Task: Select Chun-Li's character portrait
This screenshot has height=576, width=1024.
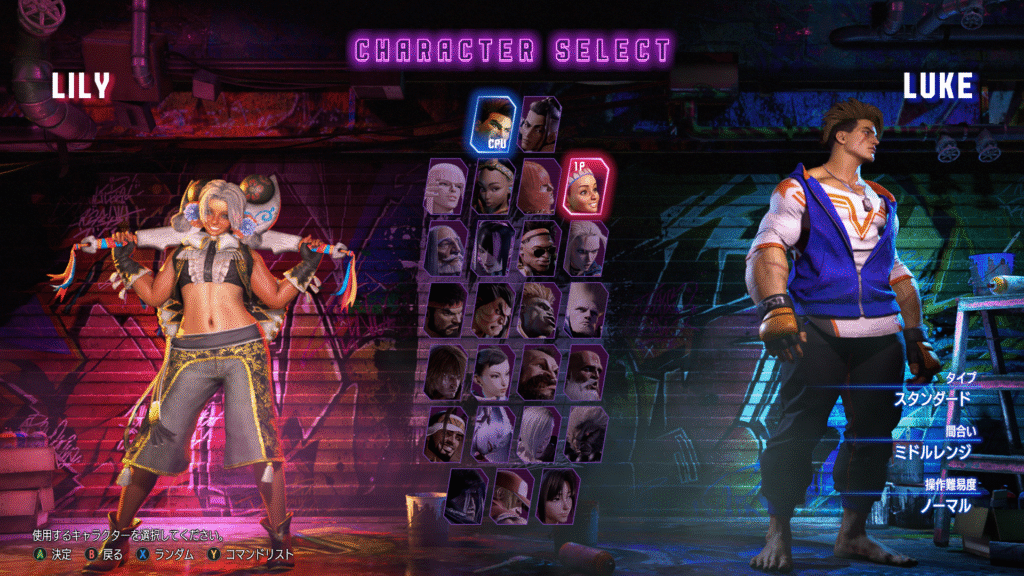Action: tap(494, 372)
